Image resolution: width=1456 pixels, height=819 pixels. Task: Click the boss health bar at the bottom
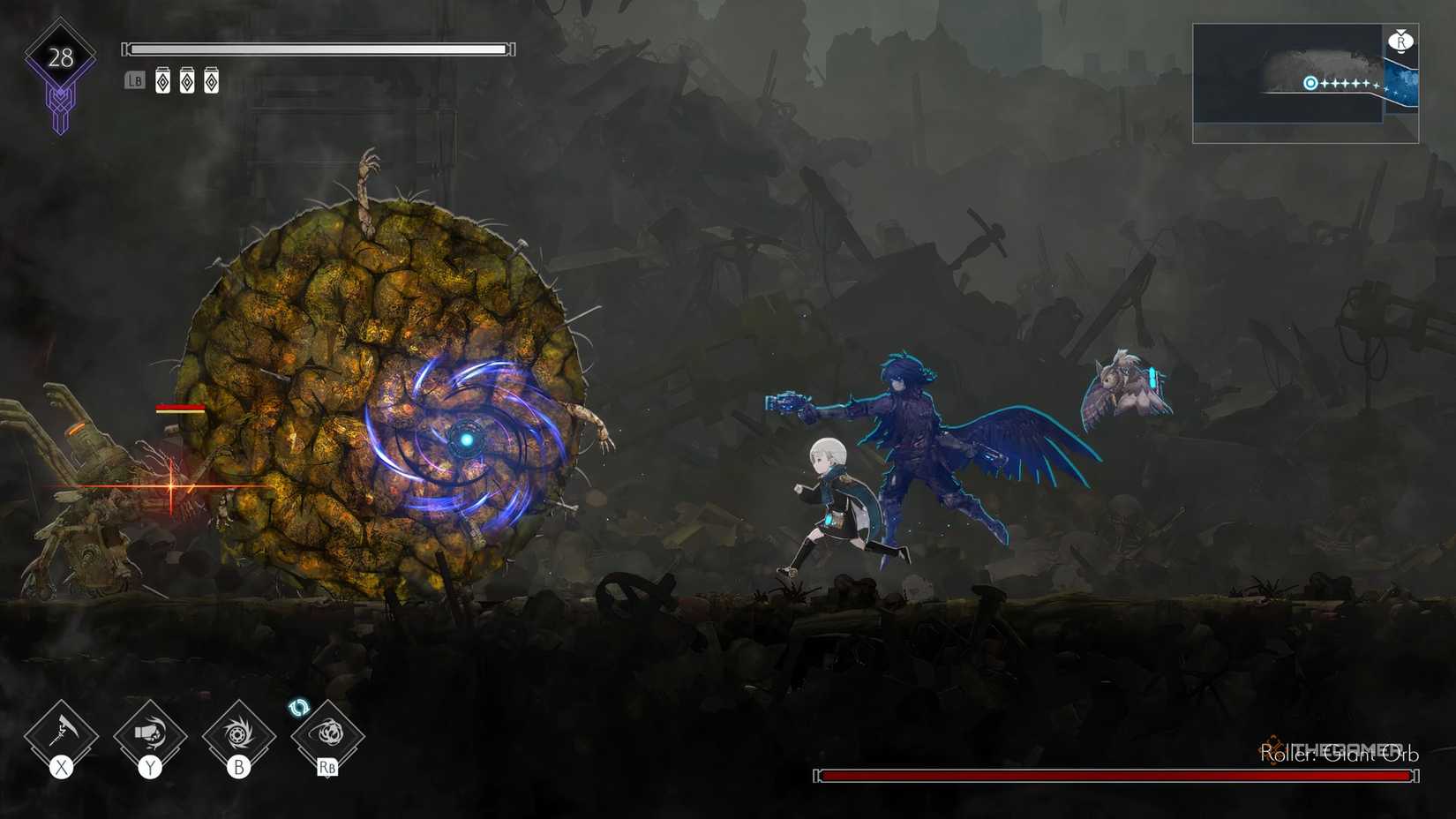click(x=1116, y=775)
